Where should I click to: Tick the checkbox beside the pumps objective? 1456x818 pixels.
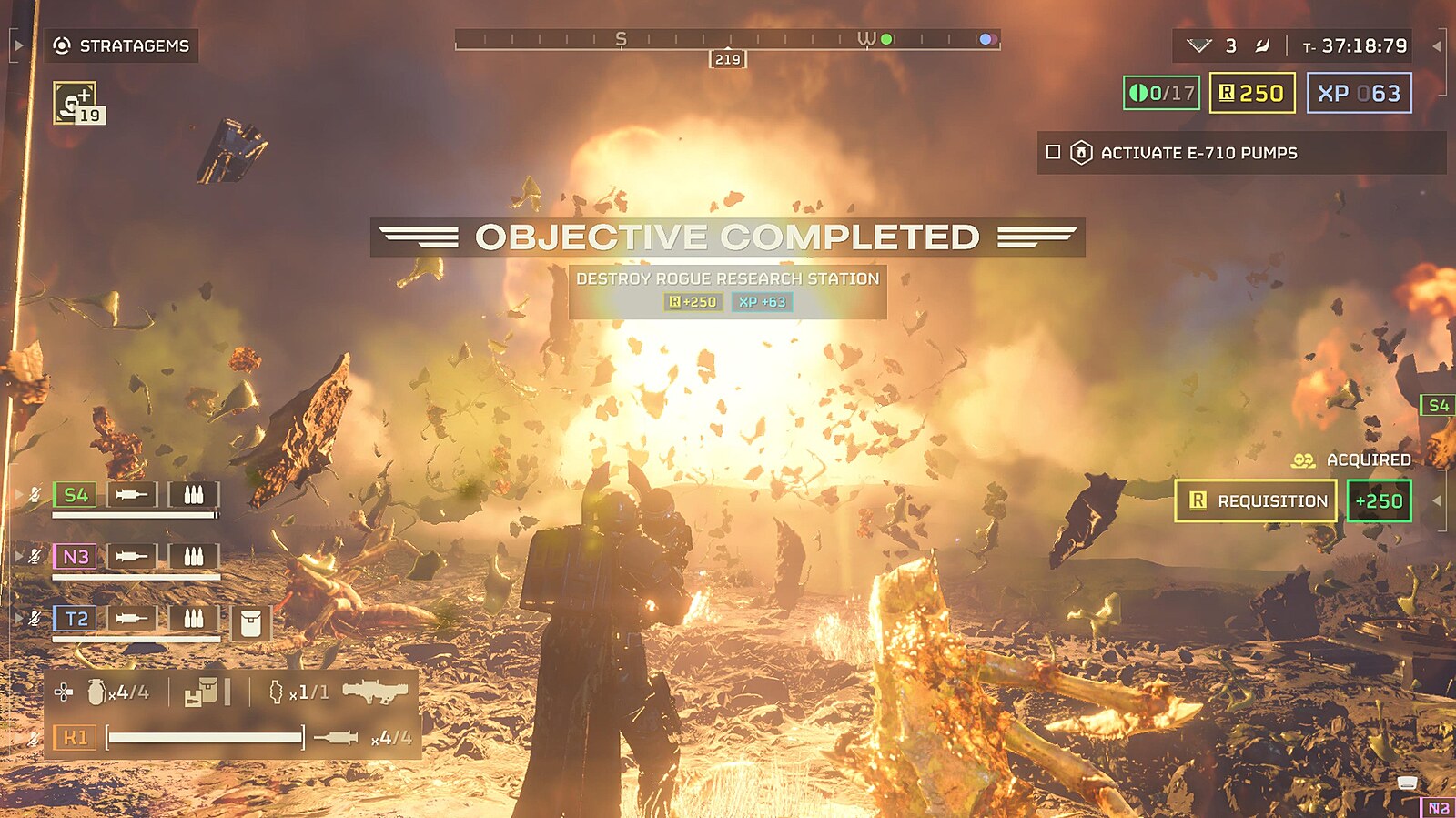tap(1053, 153)
